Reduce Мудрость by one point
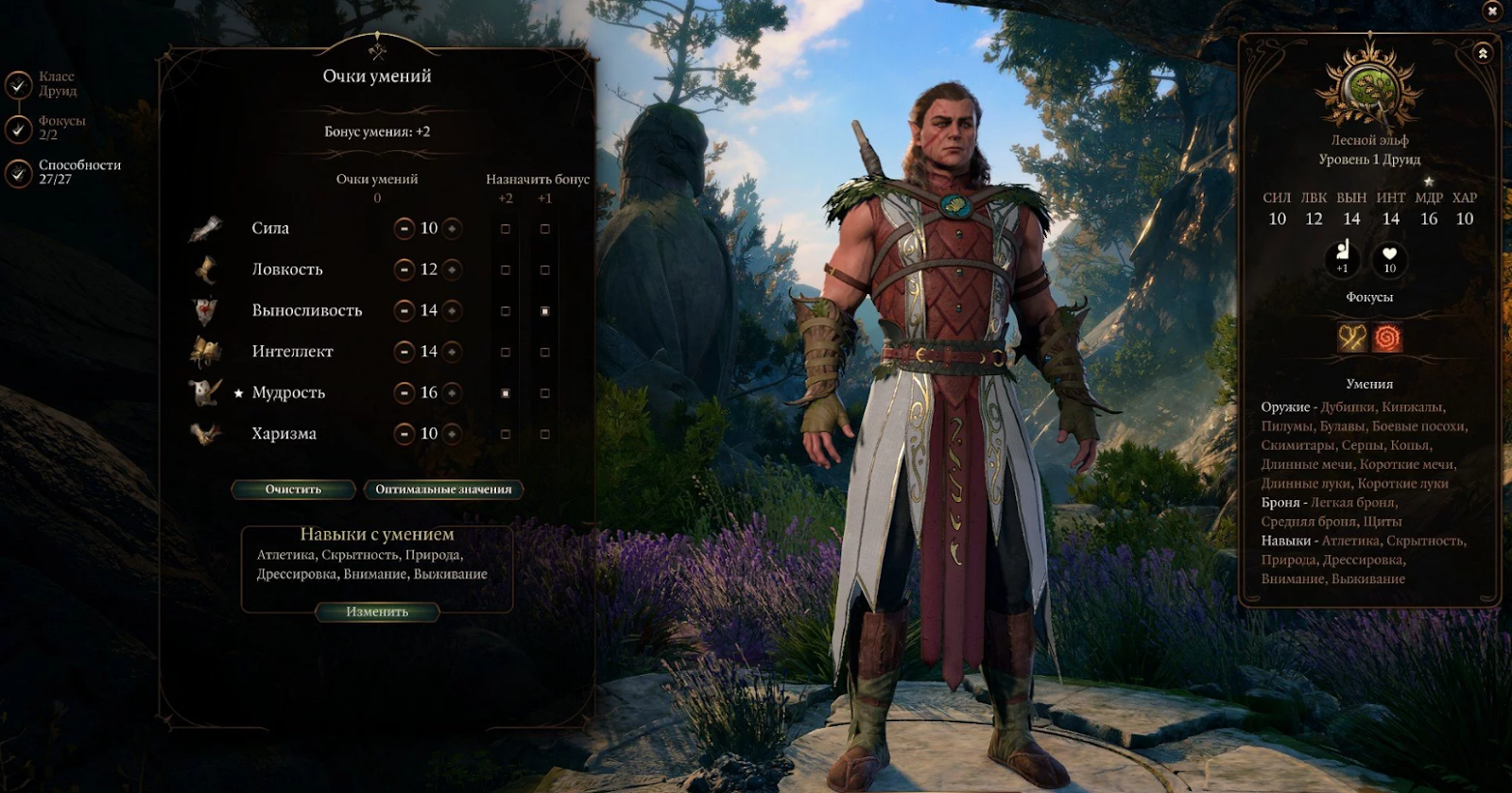 pos(404,393)
